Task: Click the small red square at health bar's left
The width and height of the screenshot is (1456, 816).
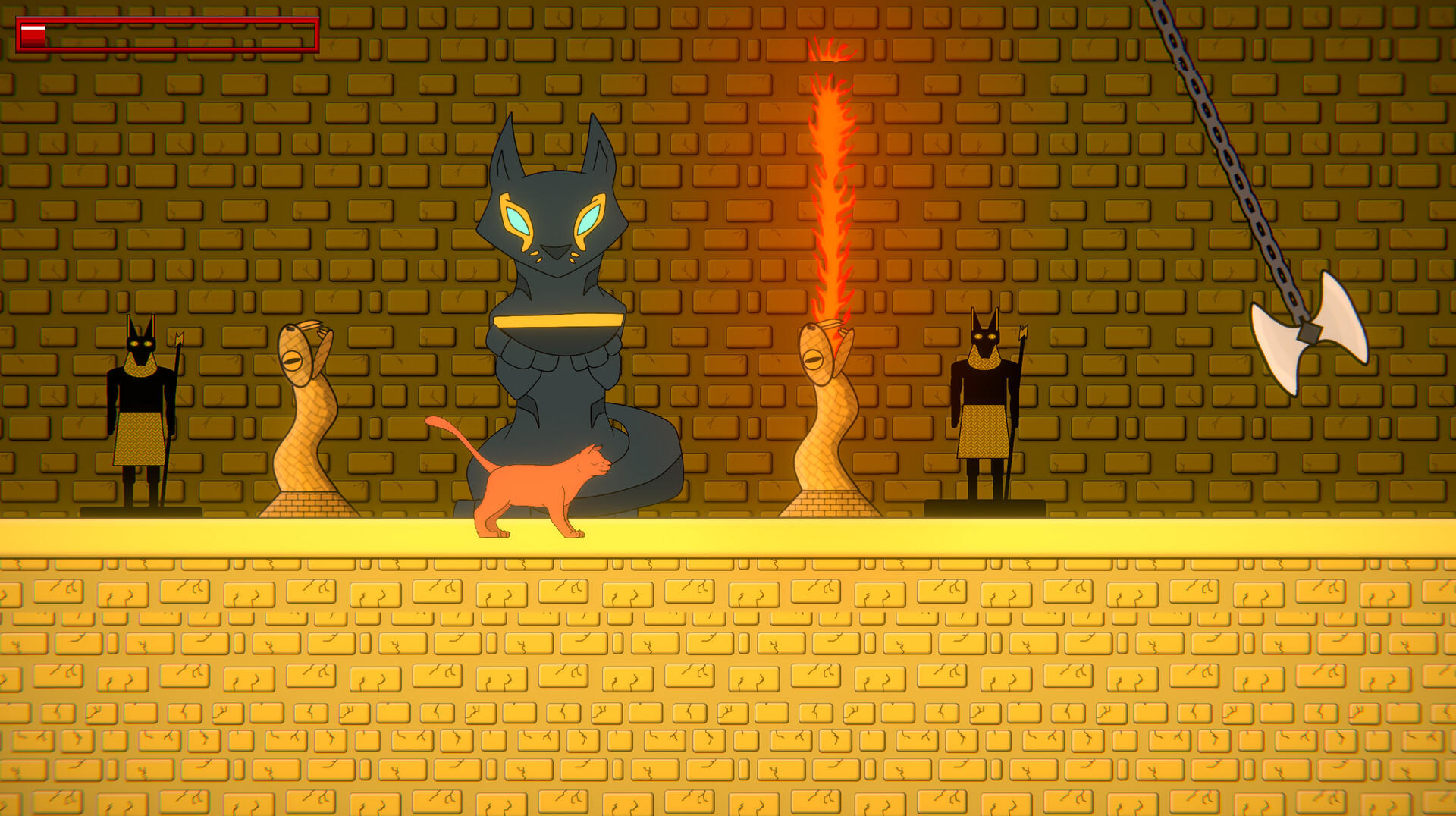Action: point(32,33)
